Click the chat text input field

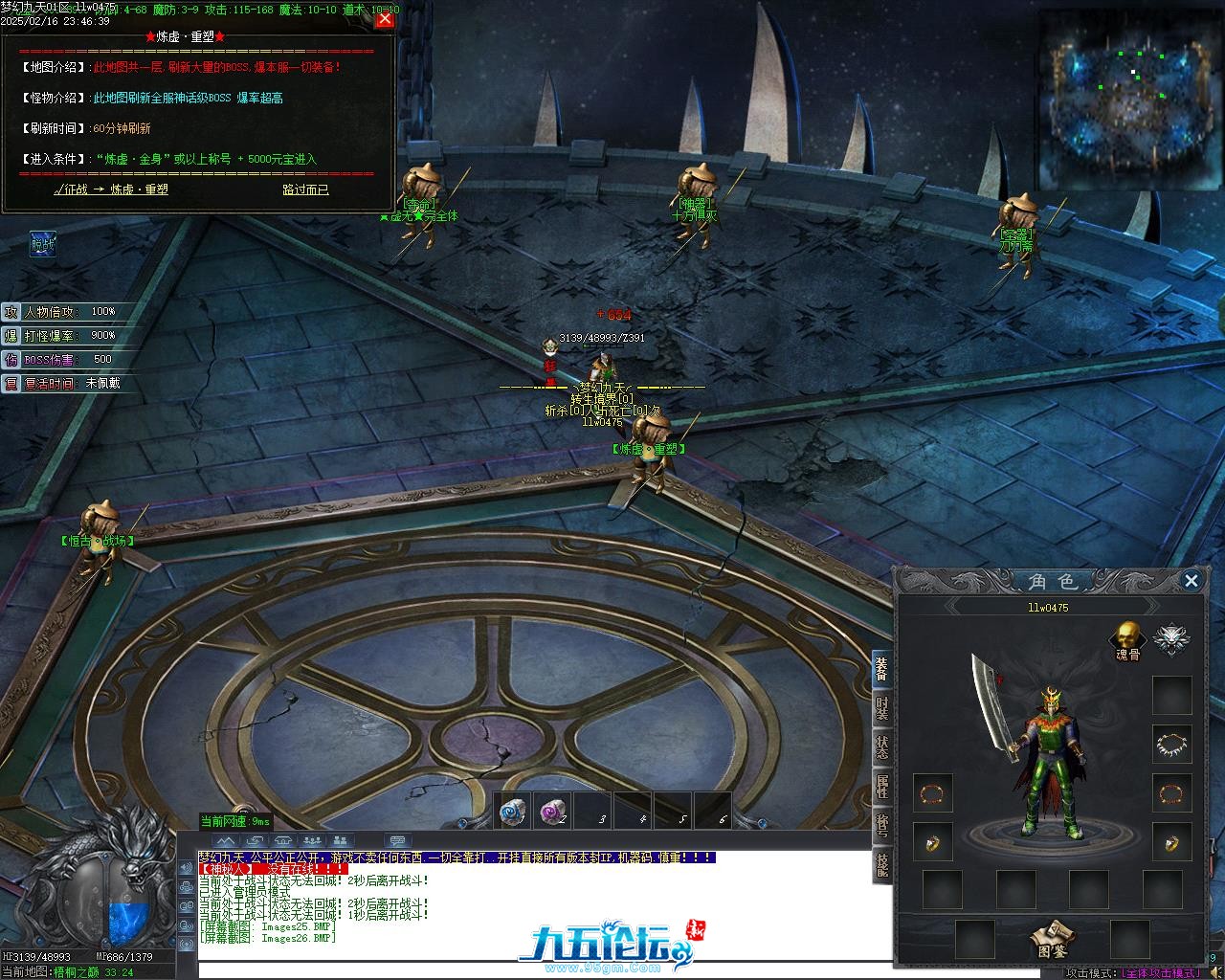point(612,969)
